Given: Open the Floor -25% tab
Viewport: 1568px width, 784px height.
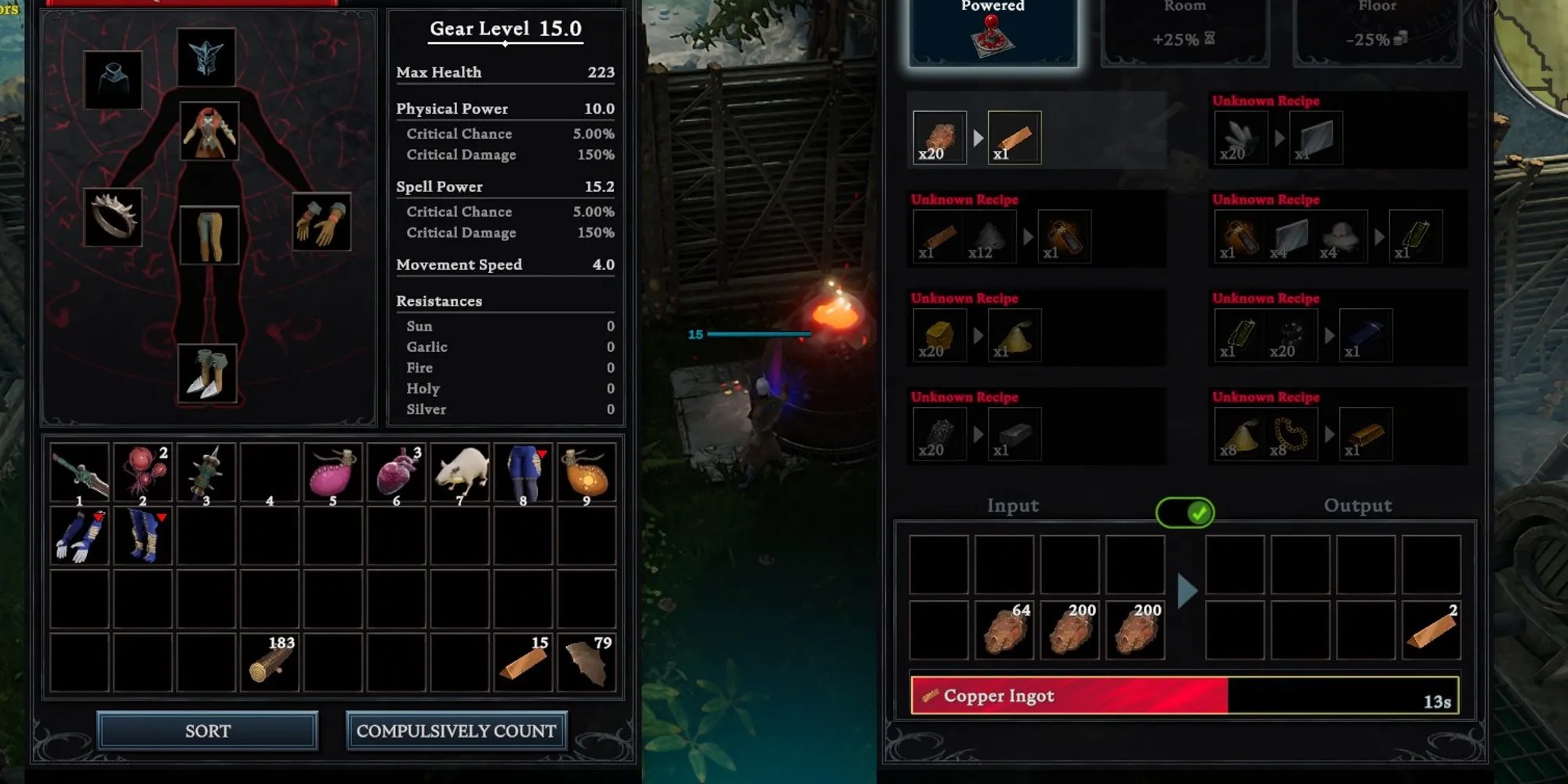Looking at the screenshot, I should pyautogui.click(x=1377, y=31).
